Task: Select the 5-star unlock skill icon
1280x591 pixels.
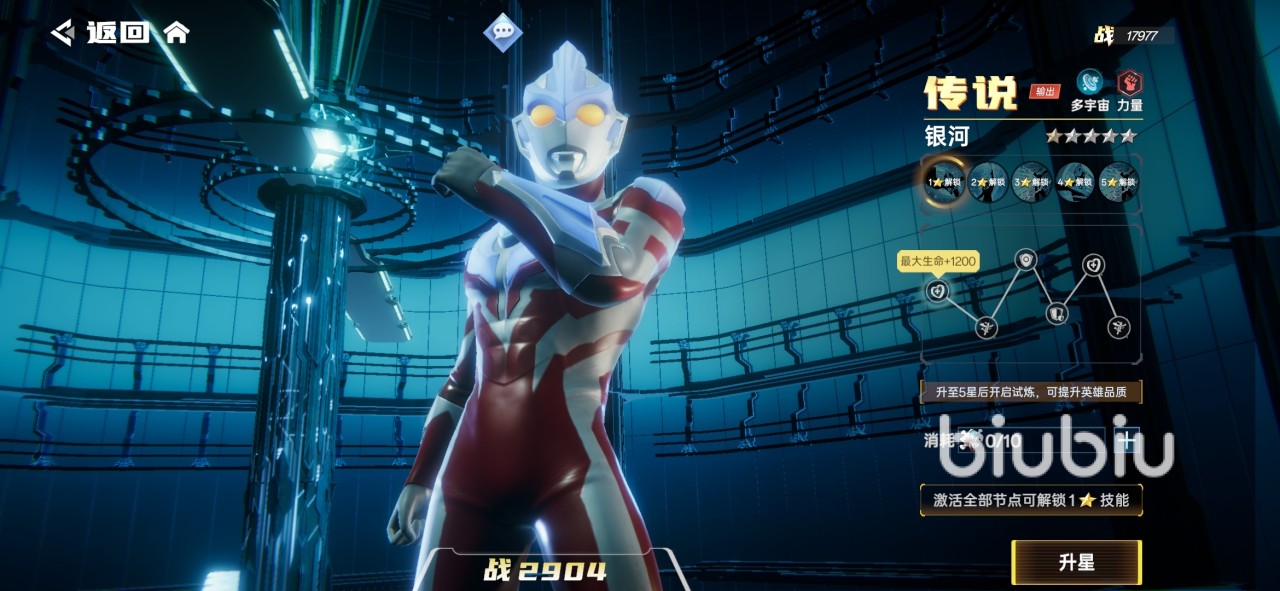Action: pos(1118,183)
